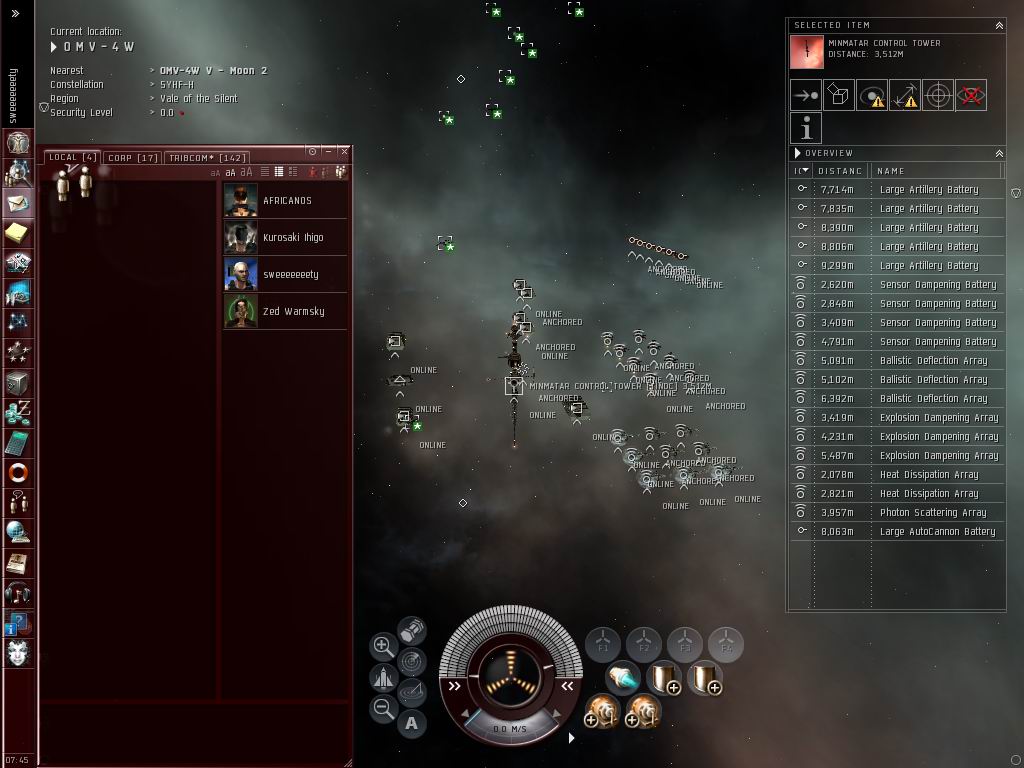Minimize the chat channel window
This screenshot has height=768, width=1024.
coord(329,151)
